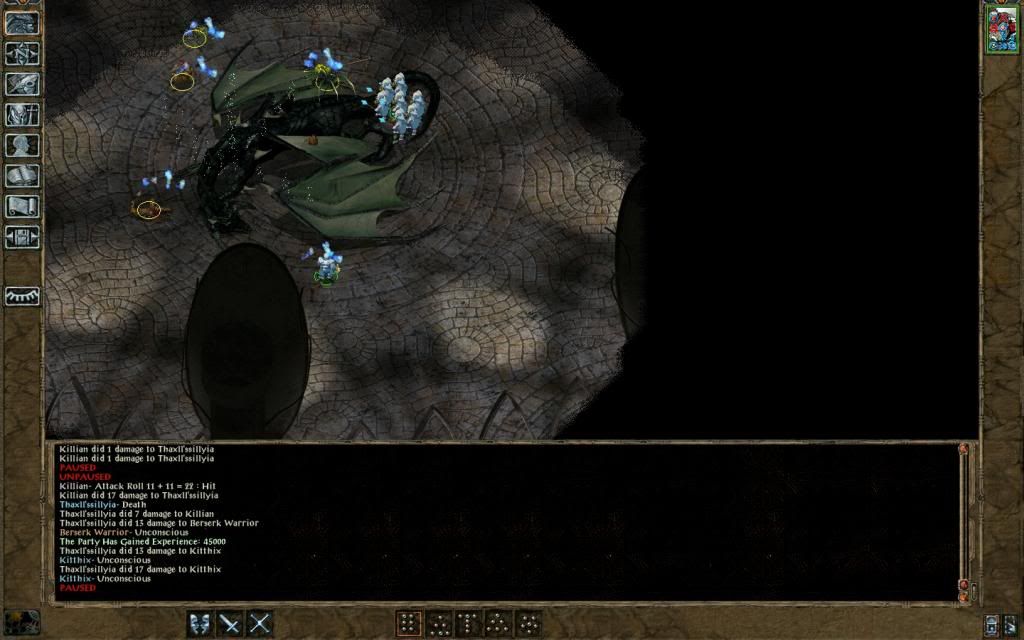Select the character portrait
The image size is (1024, 640).
pyautogui.click(x=1001, y=29)
